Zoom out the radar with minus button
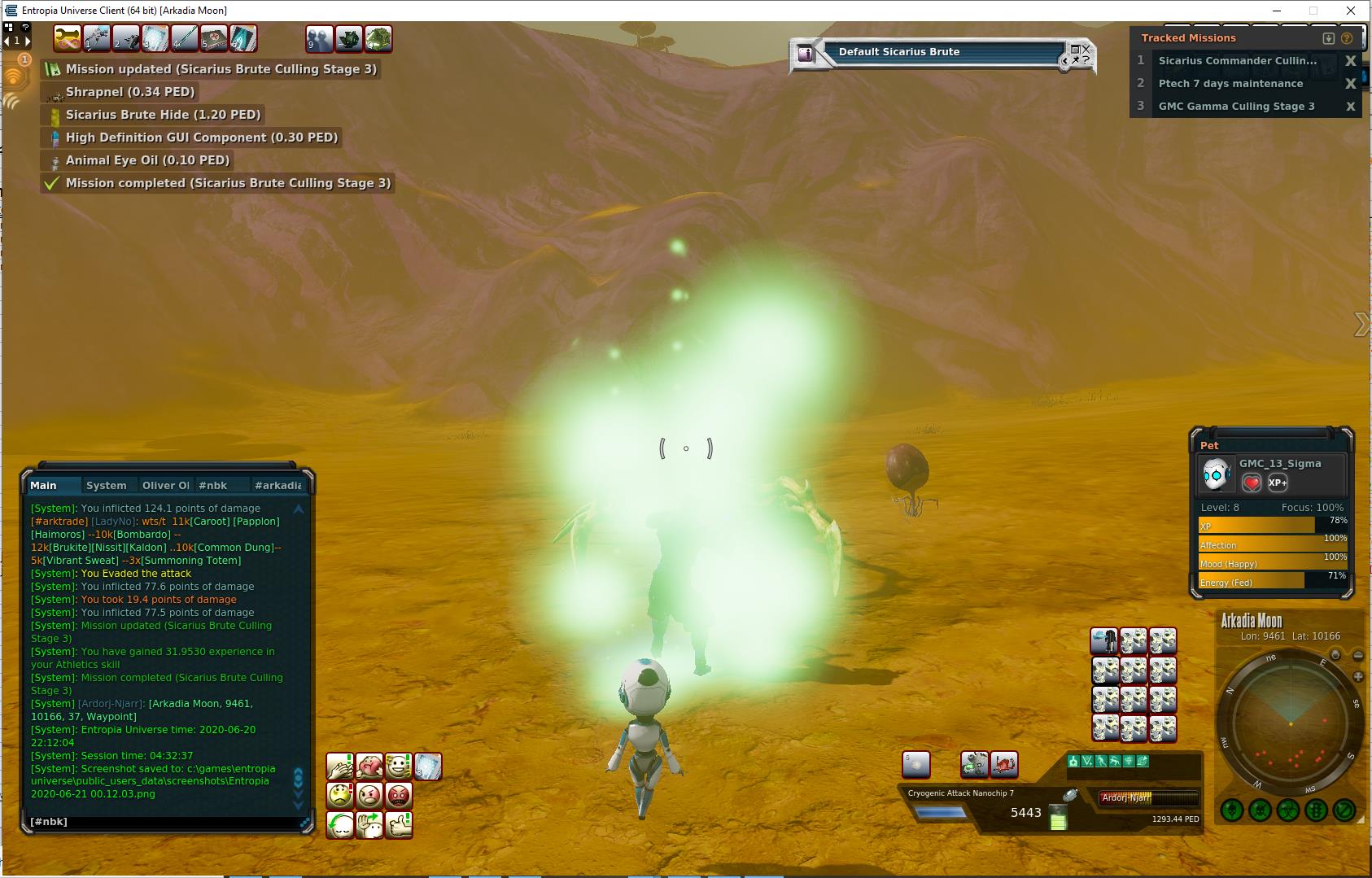Image resolution: width=1372 pixels, height=878 pixels. coord(1357,655)
